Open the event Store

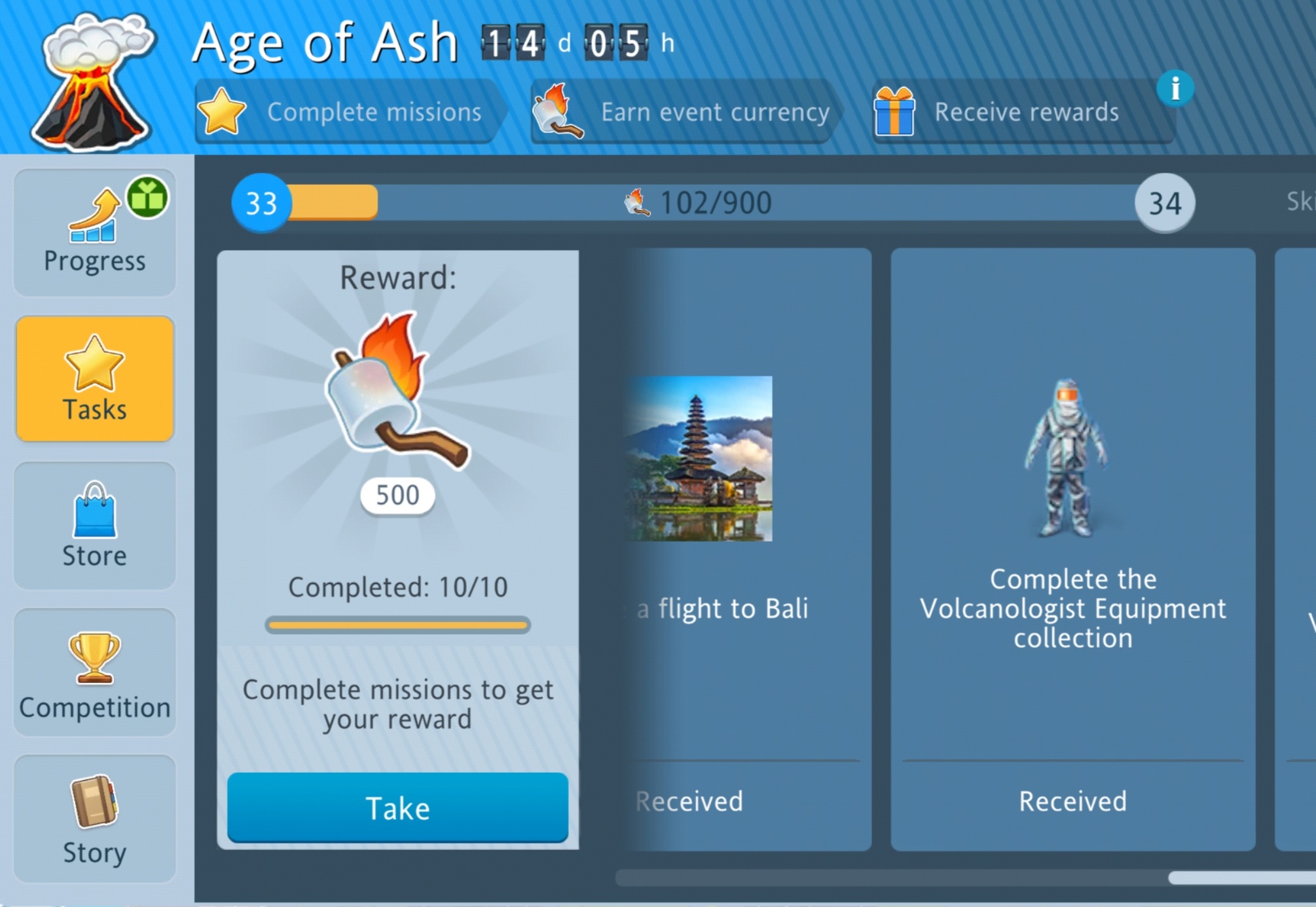pyautogui.click(x=94, y=526)
